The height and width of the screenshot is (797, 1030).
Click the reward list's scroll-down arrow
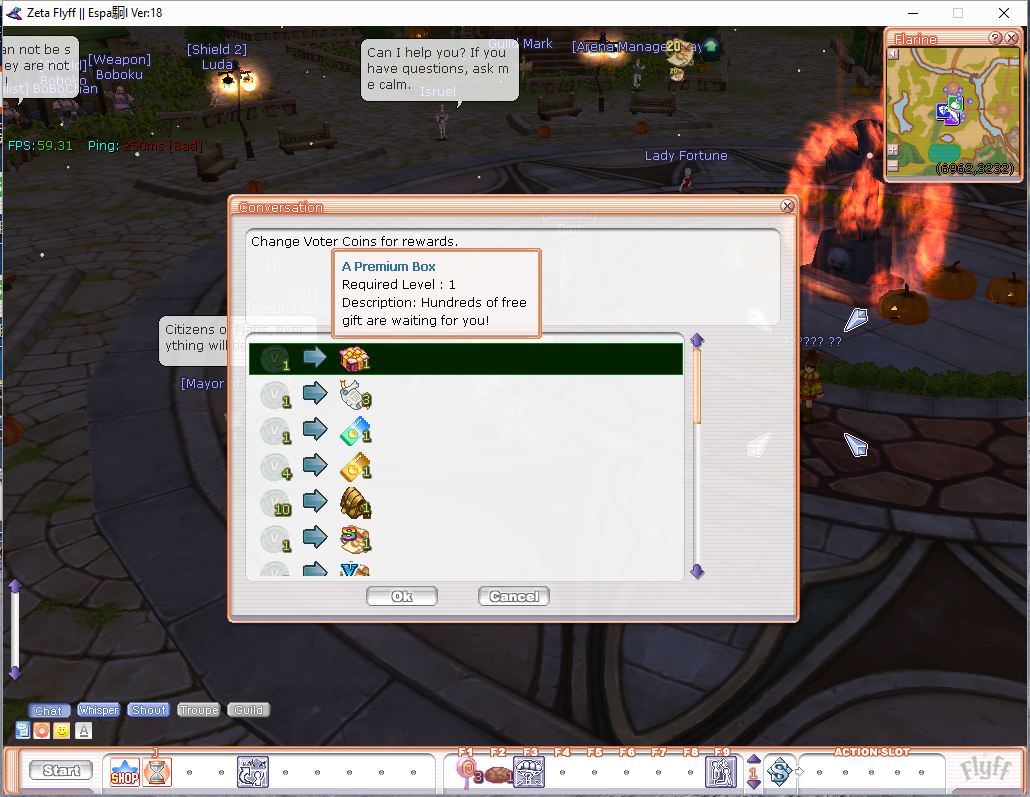698,571
